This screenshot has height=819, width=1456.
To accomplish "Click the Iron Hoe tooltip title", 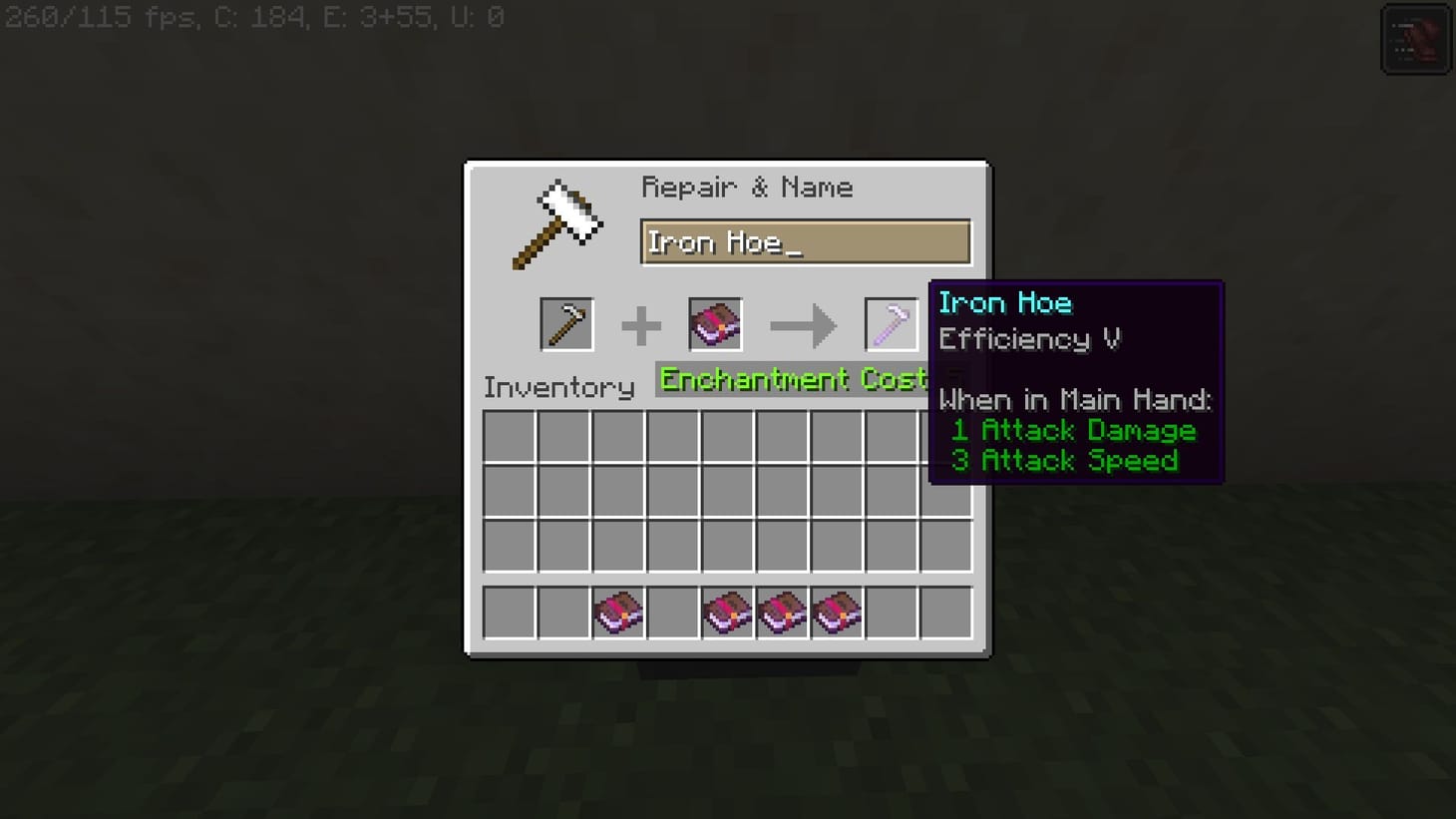I will click(1006, 302).
